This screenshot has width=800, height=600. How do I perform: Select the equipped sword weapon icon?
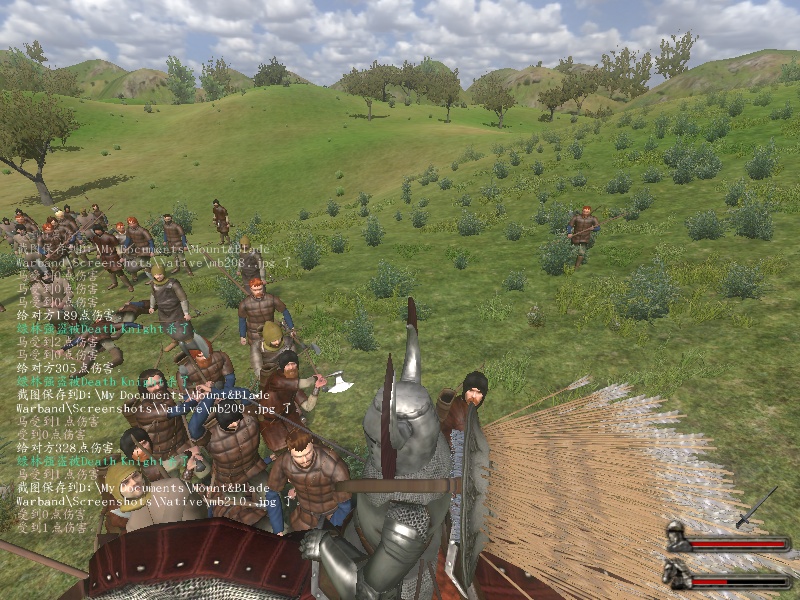(756, 507)
